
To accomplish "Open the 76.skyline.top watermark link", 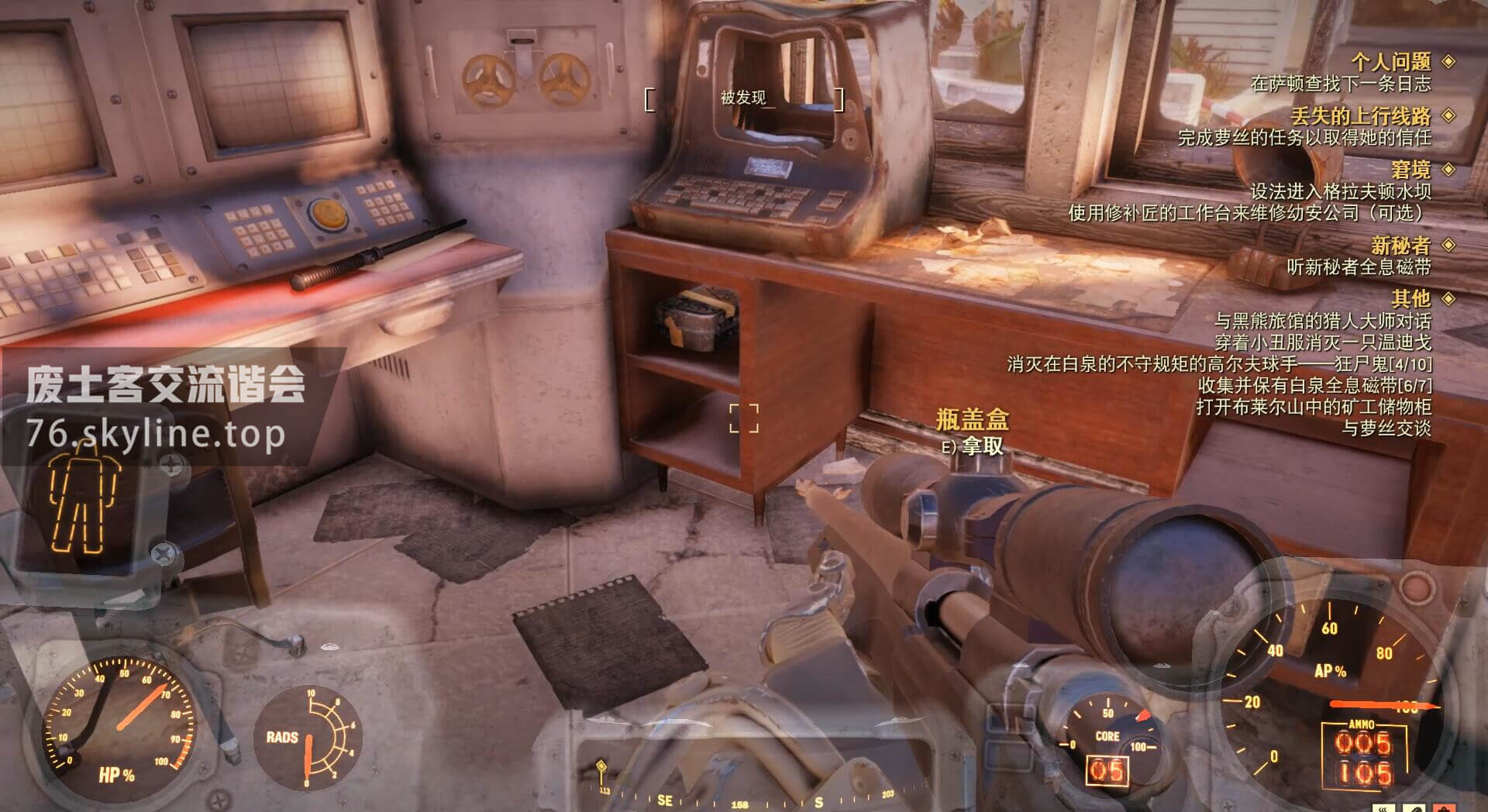I will coord(155,432).
